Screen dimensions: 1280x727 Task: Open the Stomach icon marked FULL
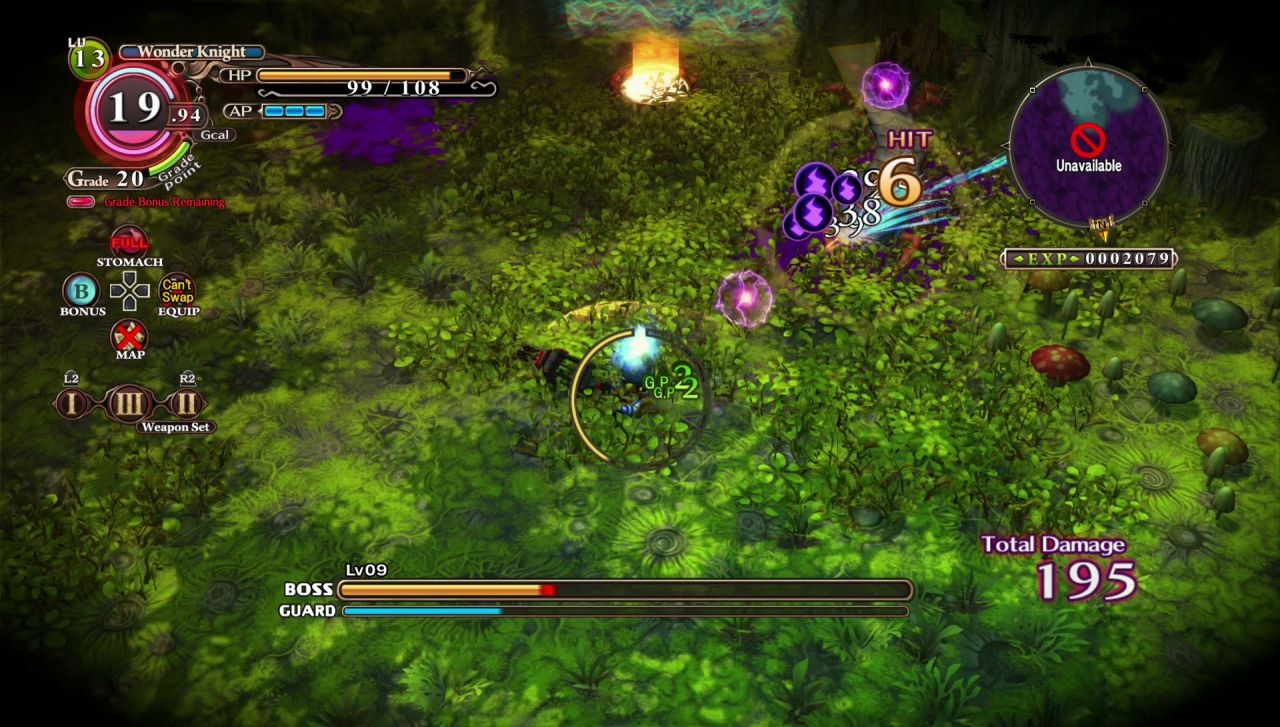(x=129, y=242)
